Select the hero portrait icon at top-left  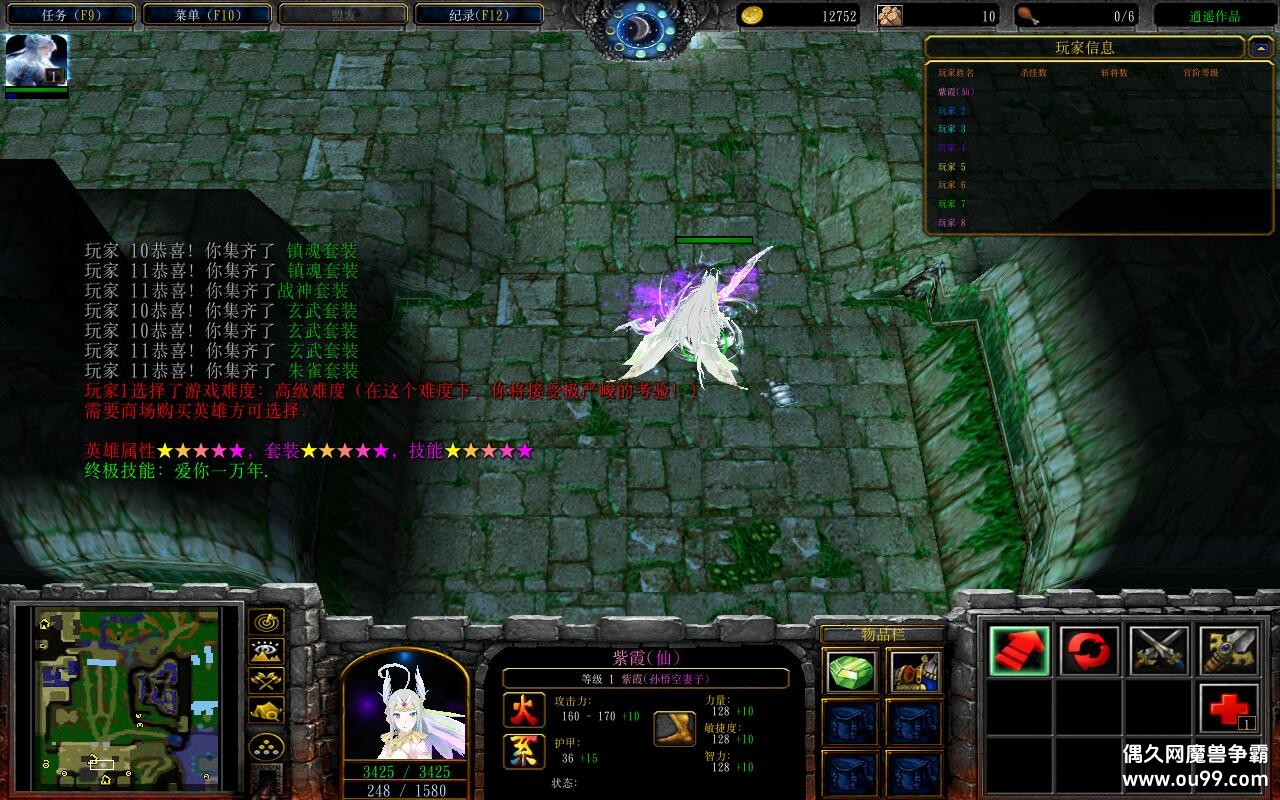coord(37,60)
